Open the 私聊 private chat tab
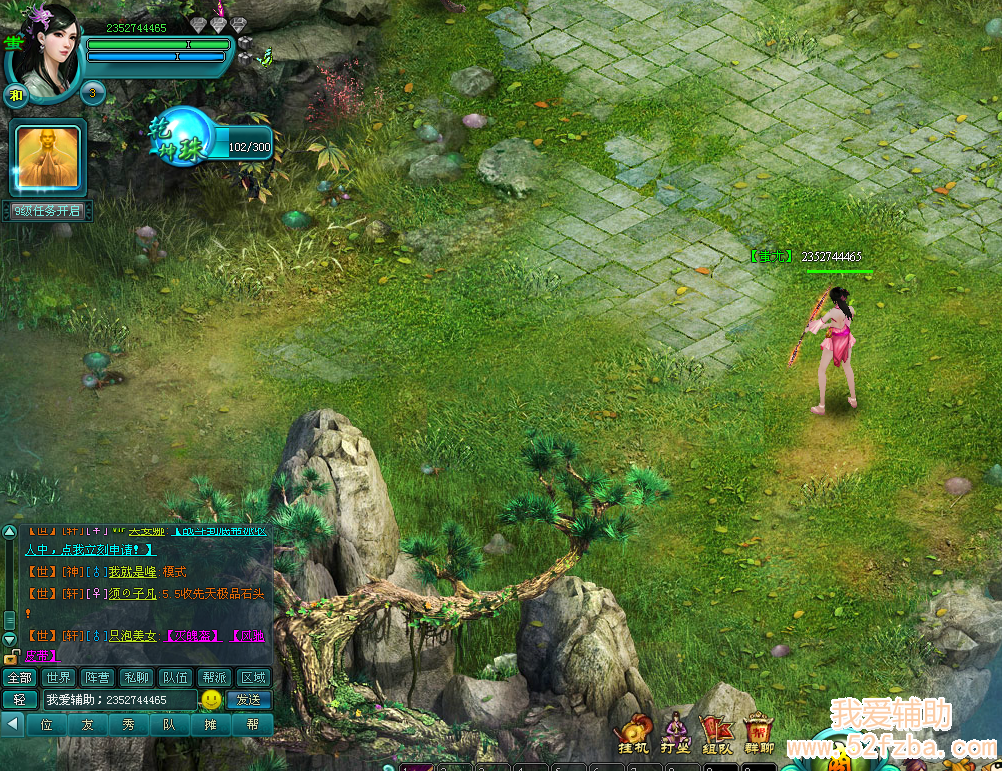 click(x=136, y=677)
